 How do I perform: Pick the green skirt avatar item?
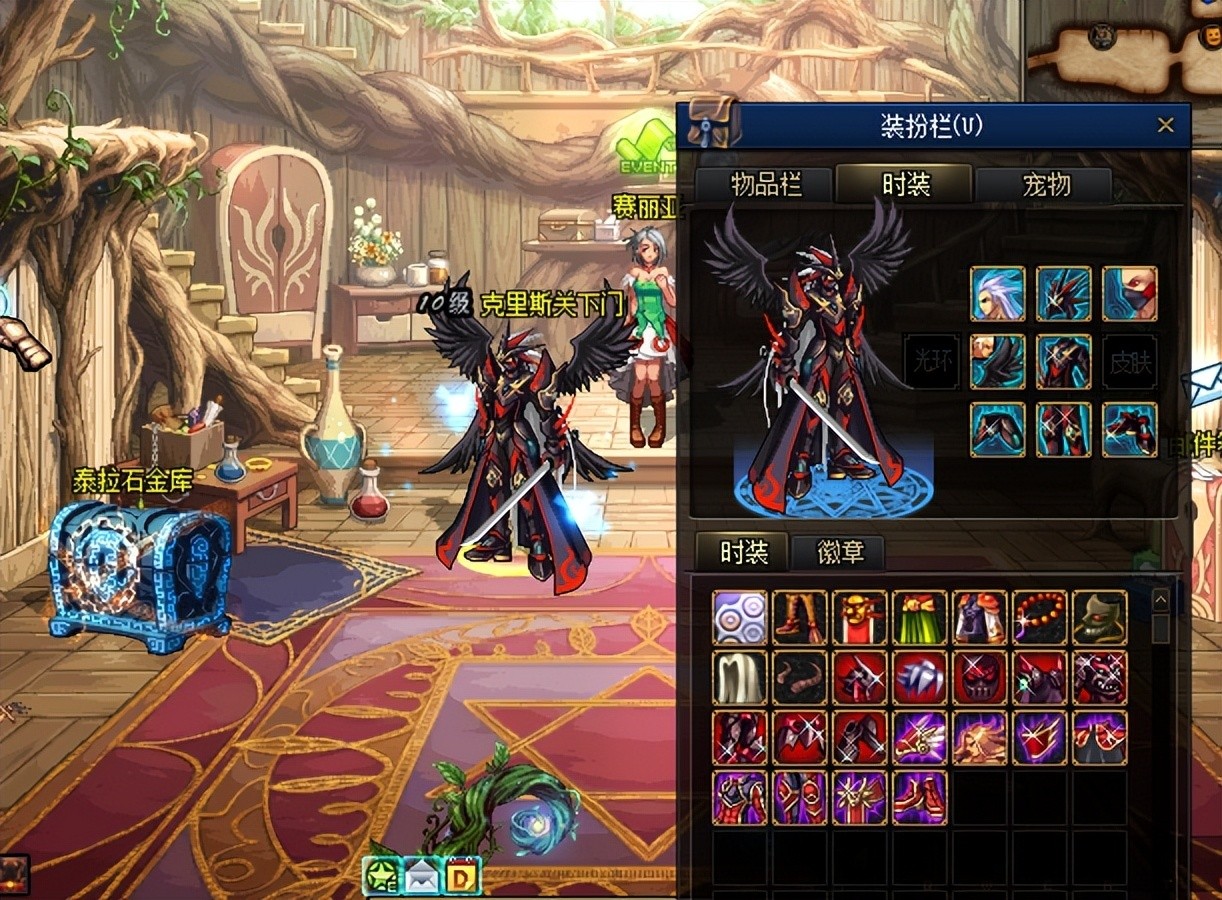click(920, 617)
